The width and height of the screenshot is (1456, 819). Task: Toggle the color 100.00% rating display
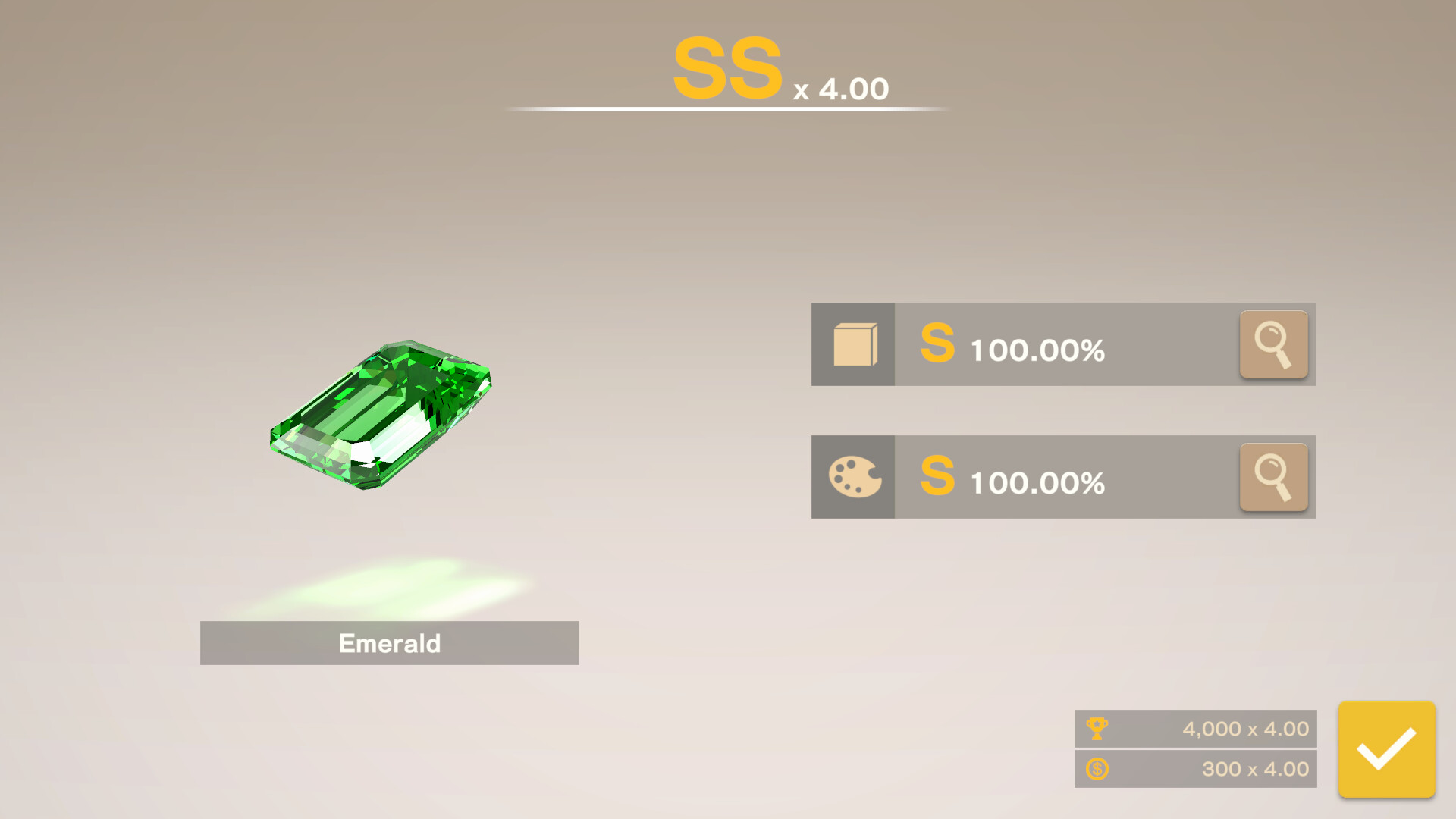[1037, 482]
